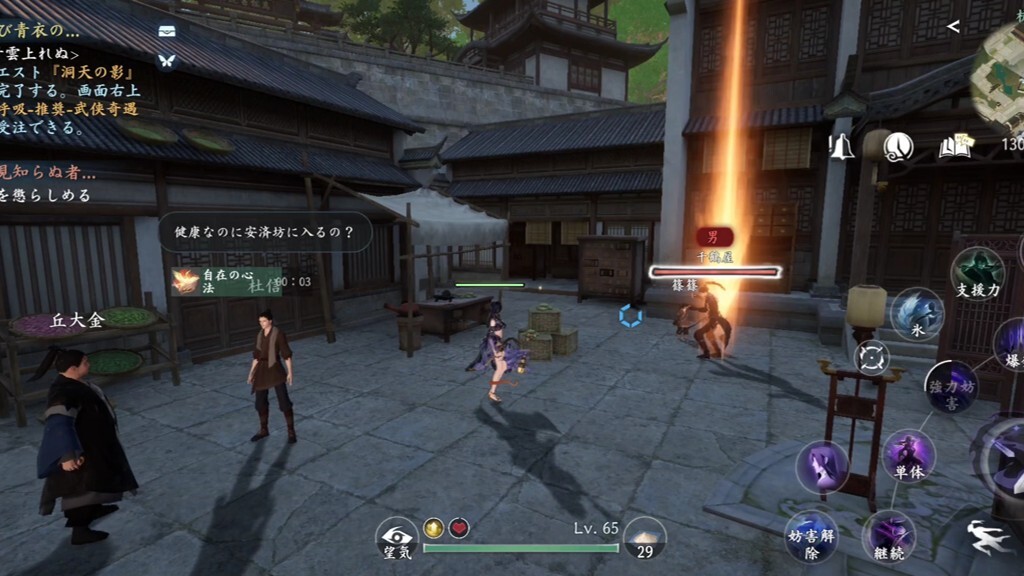Open the round swirl emblem menu
The image size is (1024, 576).
(898, 147)
